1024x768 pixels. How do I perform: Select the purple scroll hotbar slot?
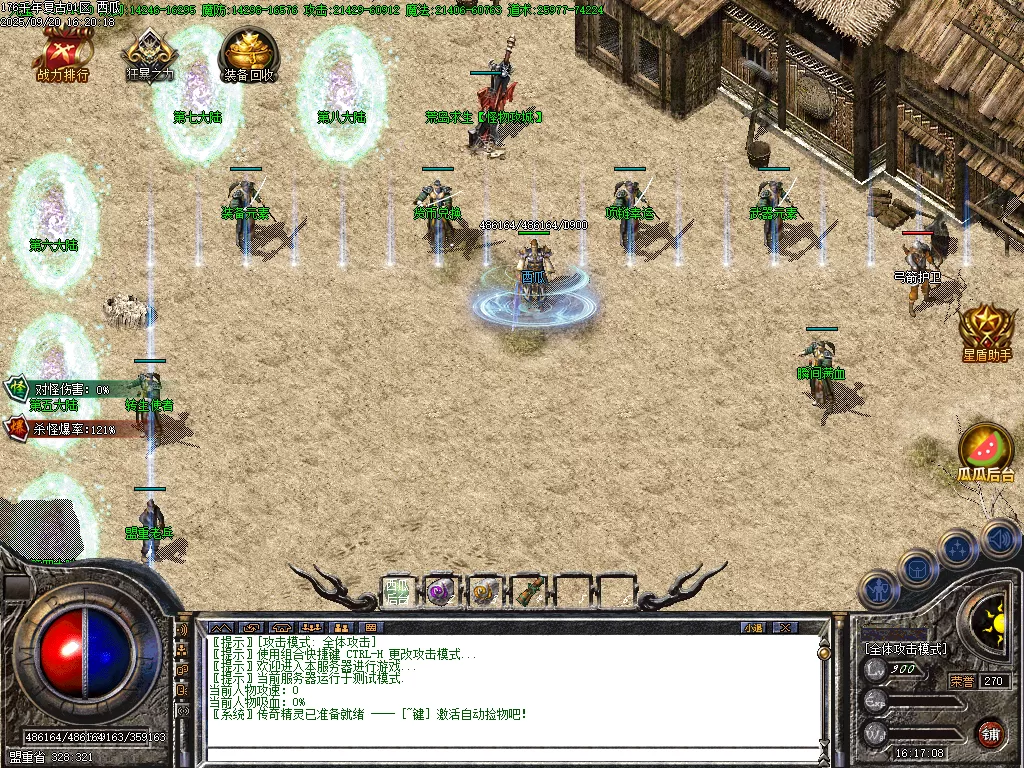440,591
